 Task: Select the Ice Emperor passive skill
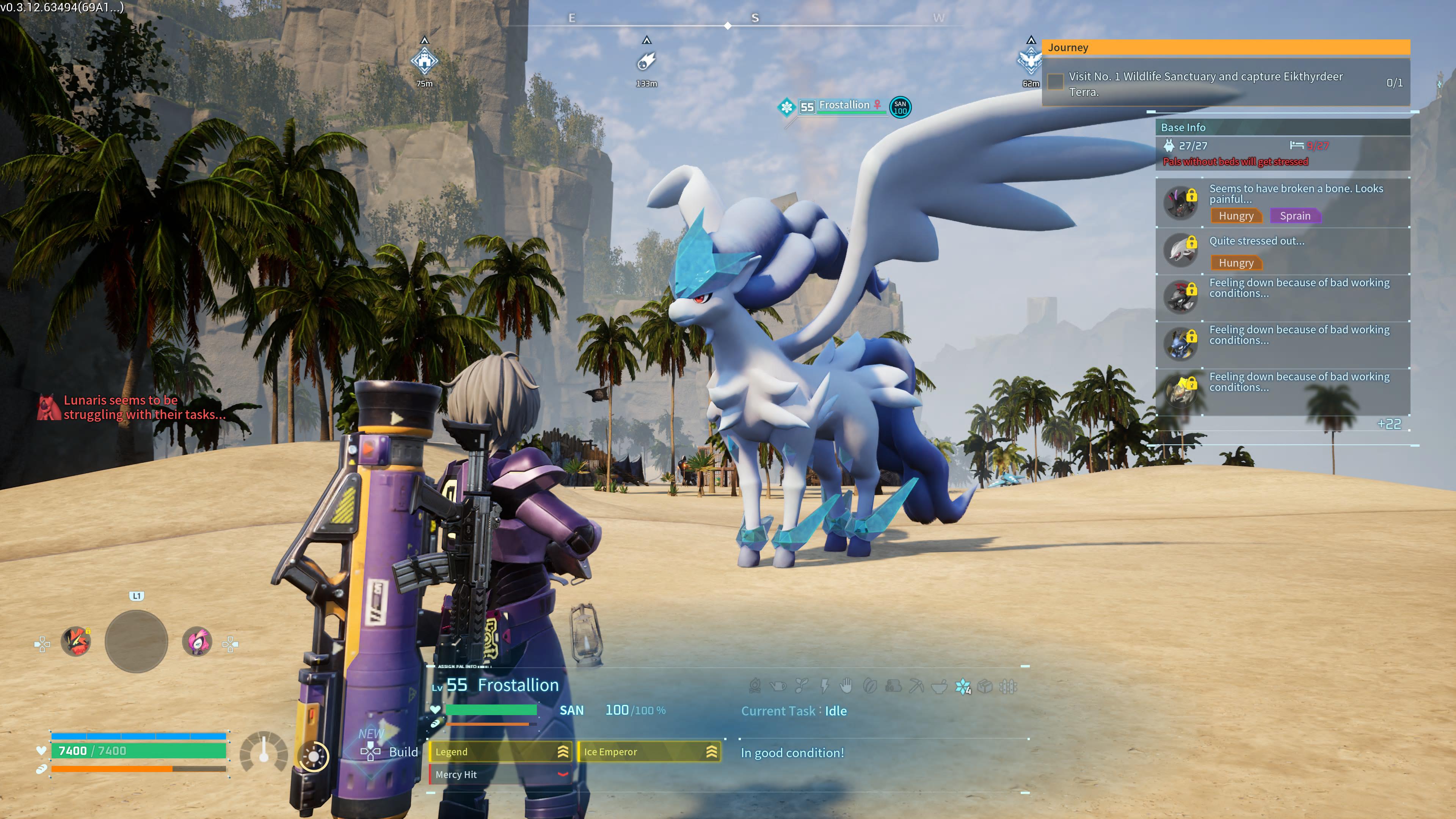click(649, 752)
